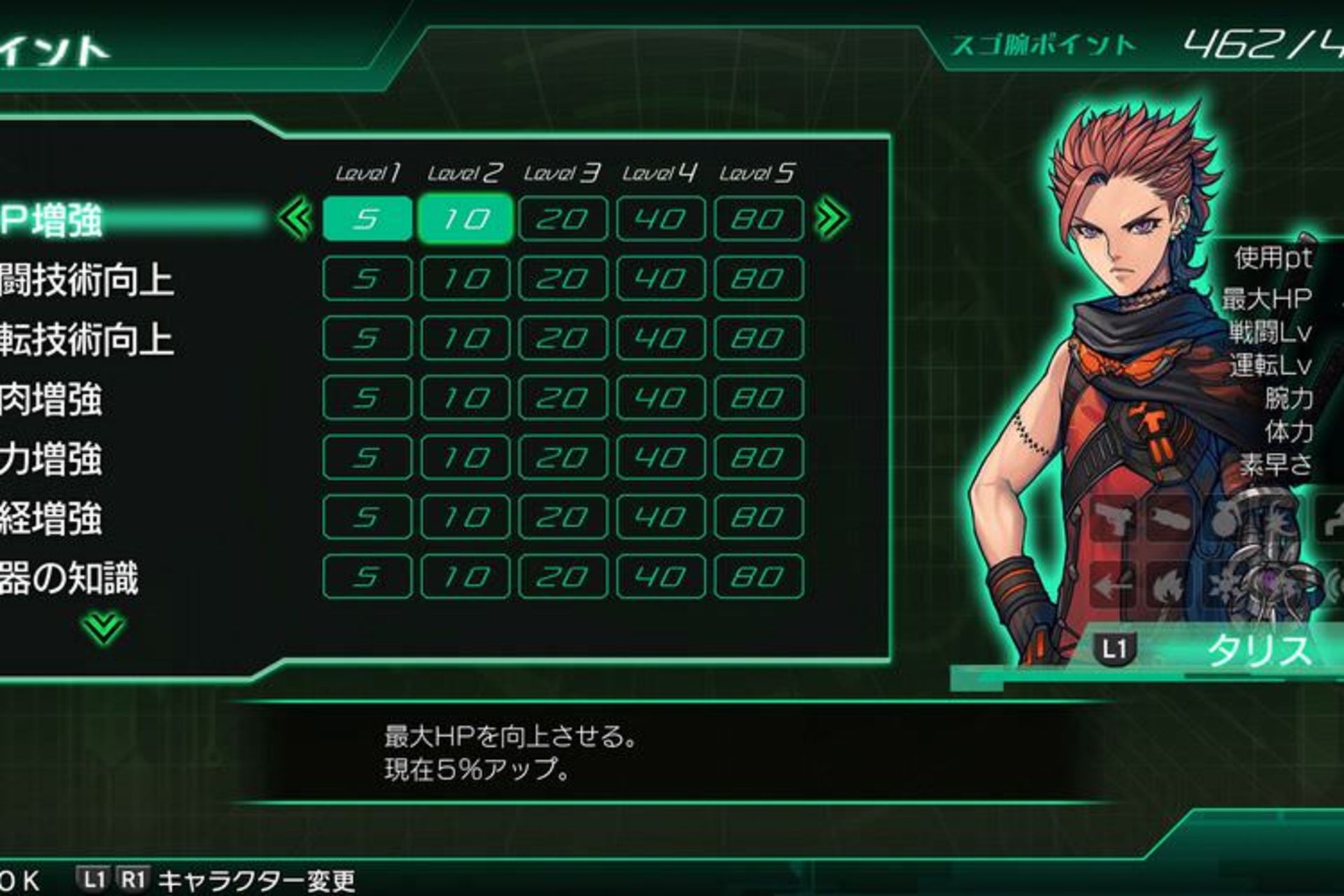Image resolution: width=1344 pixels, height=896 pixels.
Task: Pick 経増強 Level 3 cell costing 20
Action: [x=563, y=517]
